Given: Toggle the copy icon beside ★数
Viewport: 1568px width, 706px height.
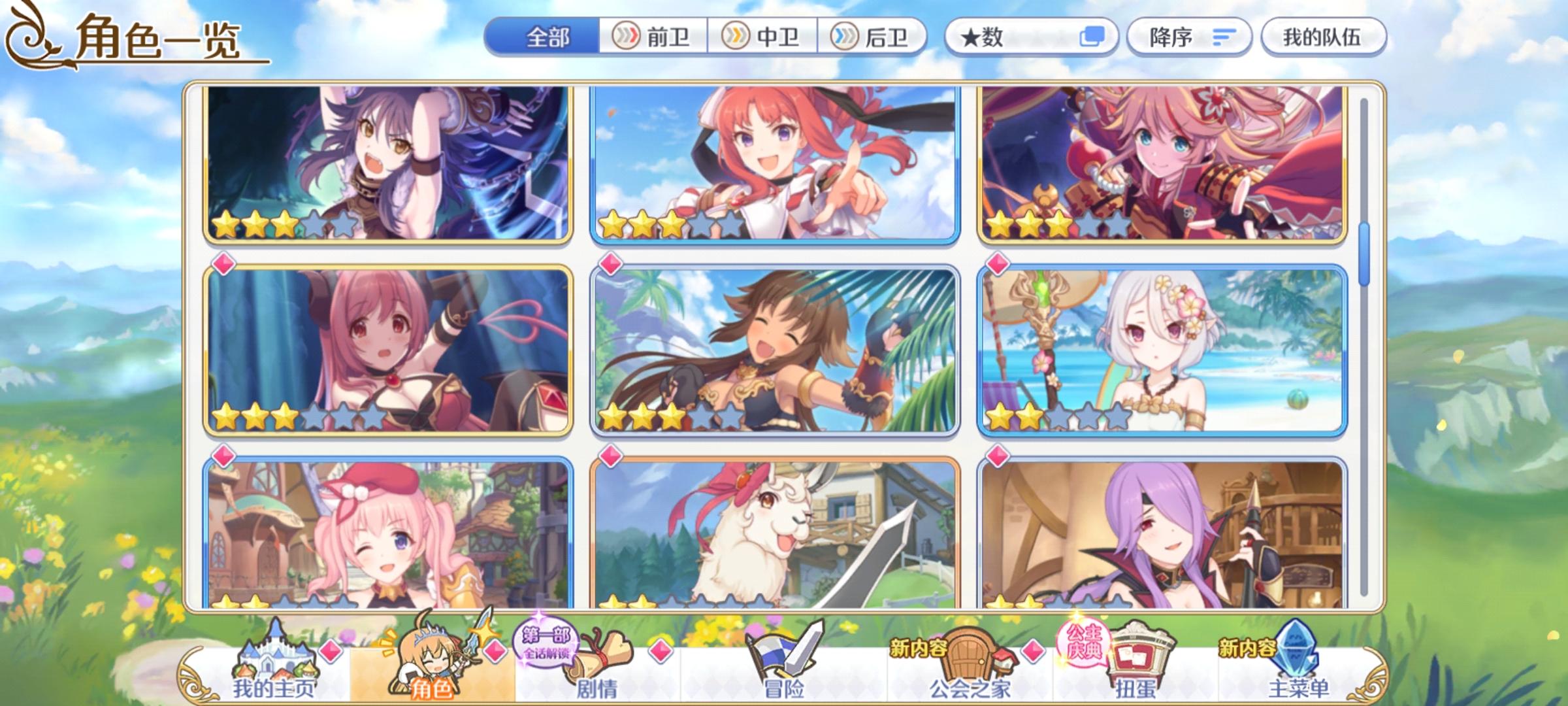Looking at the screenshot, I should pyautogui.click(x=1096, y=37).
